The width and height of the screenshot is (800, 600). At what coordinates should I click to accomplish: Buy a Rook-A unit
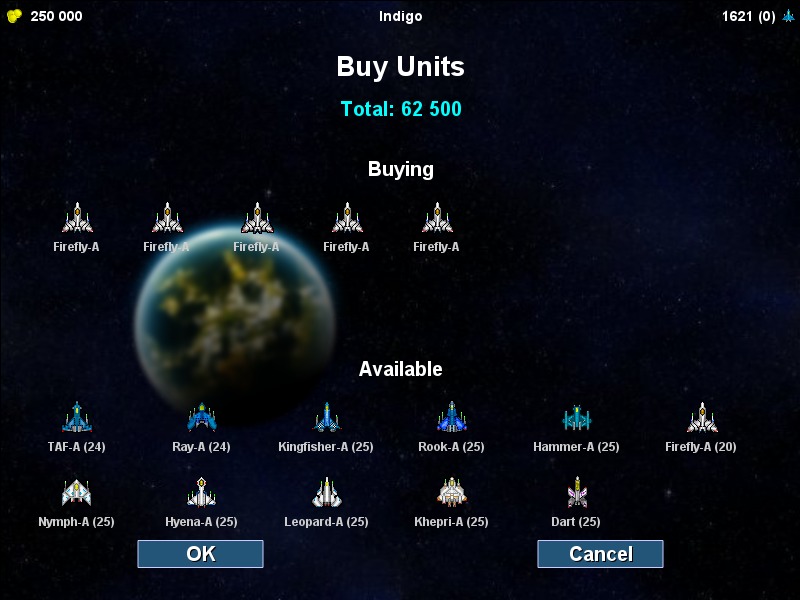[x=451, y=418]
